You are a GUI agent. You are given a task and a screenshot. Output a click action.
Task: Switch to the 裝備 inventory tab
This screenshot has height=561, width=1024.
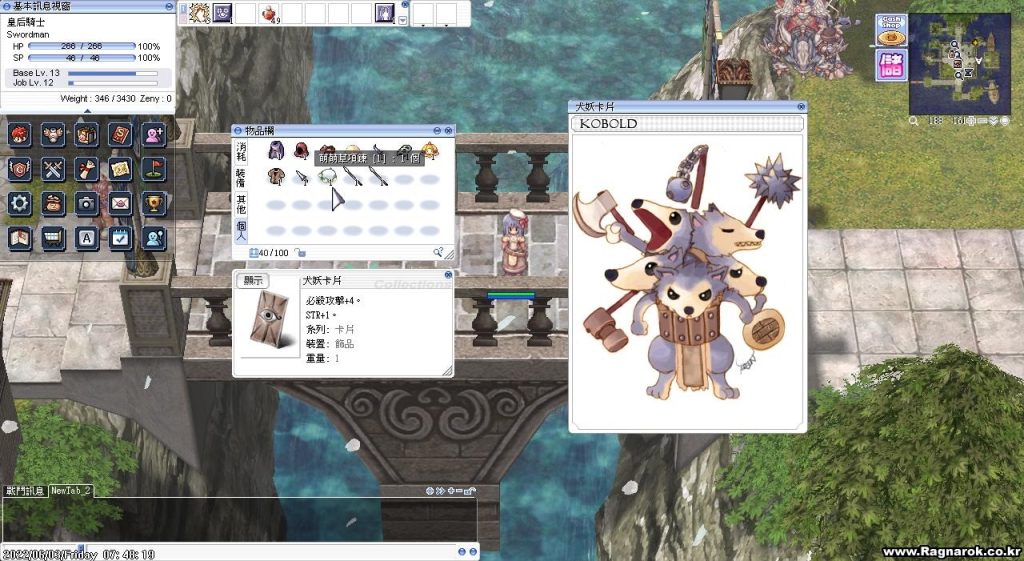[x=240, y=179]
